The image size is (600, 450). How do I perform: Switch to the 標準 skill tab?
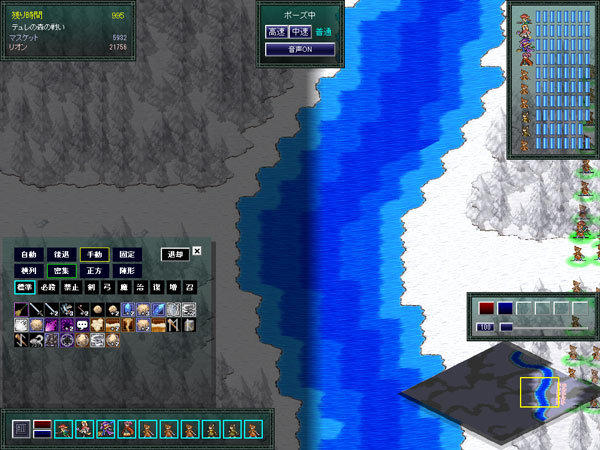coord(25,288)
